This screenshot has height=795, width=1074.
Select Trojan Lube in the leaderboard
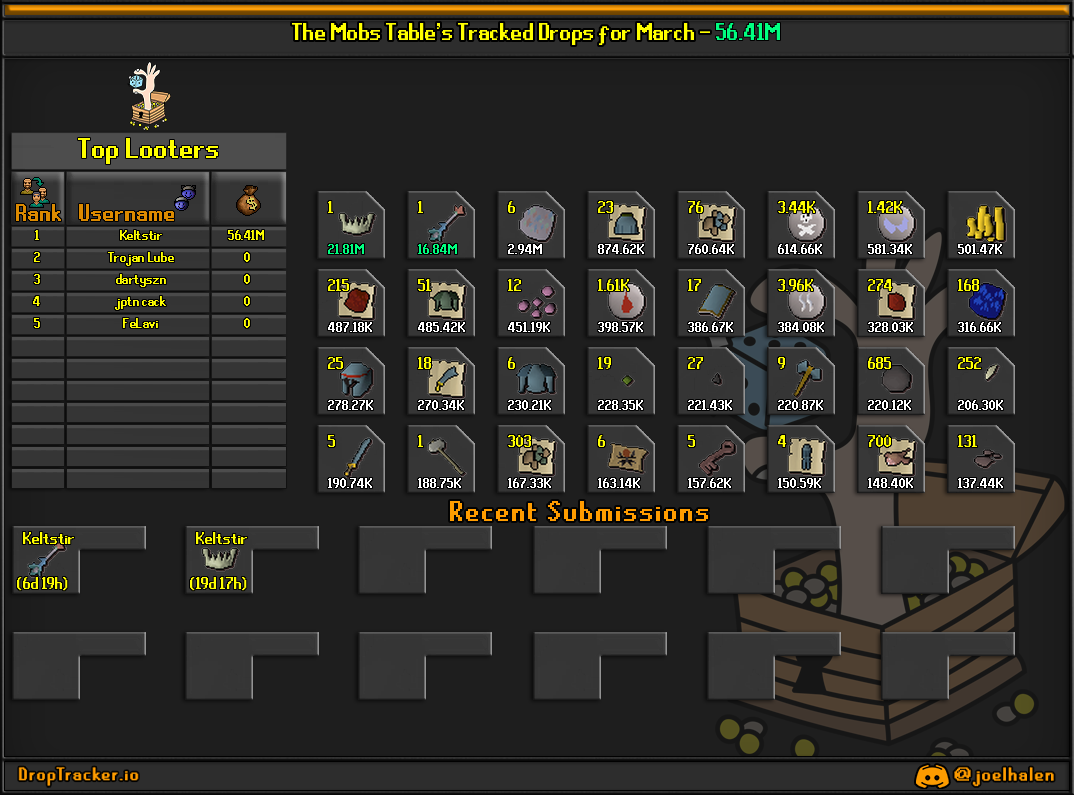coord(148,258)
